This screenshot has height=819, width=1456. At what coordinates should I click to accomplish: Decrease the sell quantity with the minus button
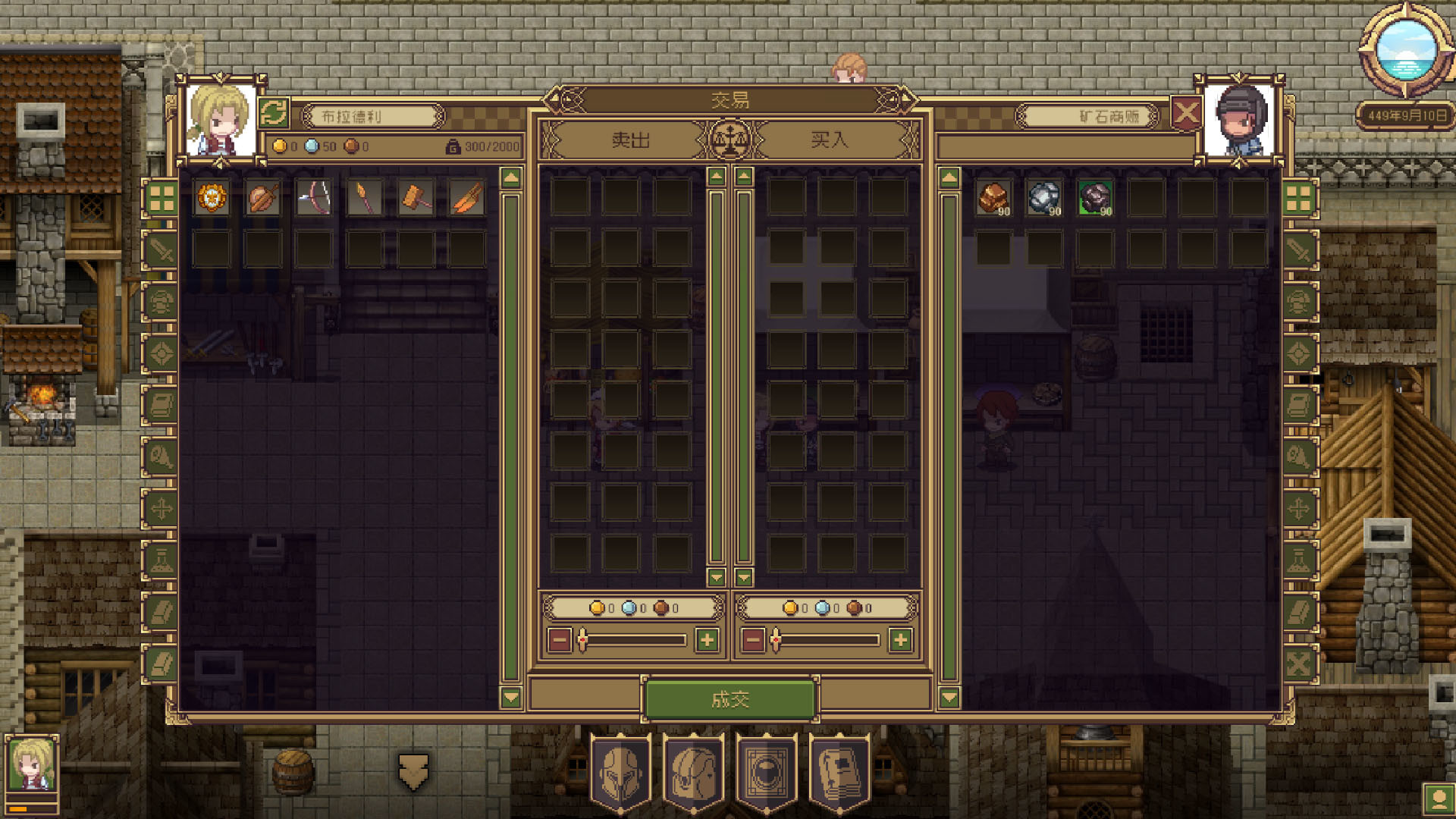coord(560,641)
